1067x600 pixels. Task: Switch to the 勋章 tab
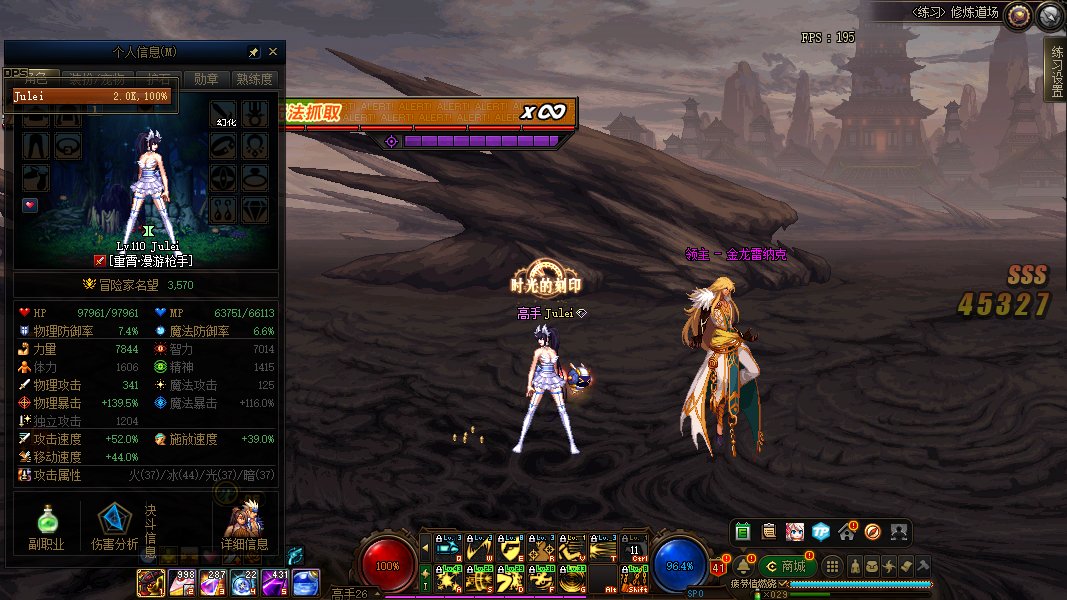click(206, 79)
